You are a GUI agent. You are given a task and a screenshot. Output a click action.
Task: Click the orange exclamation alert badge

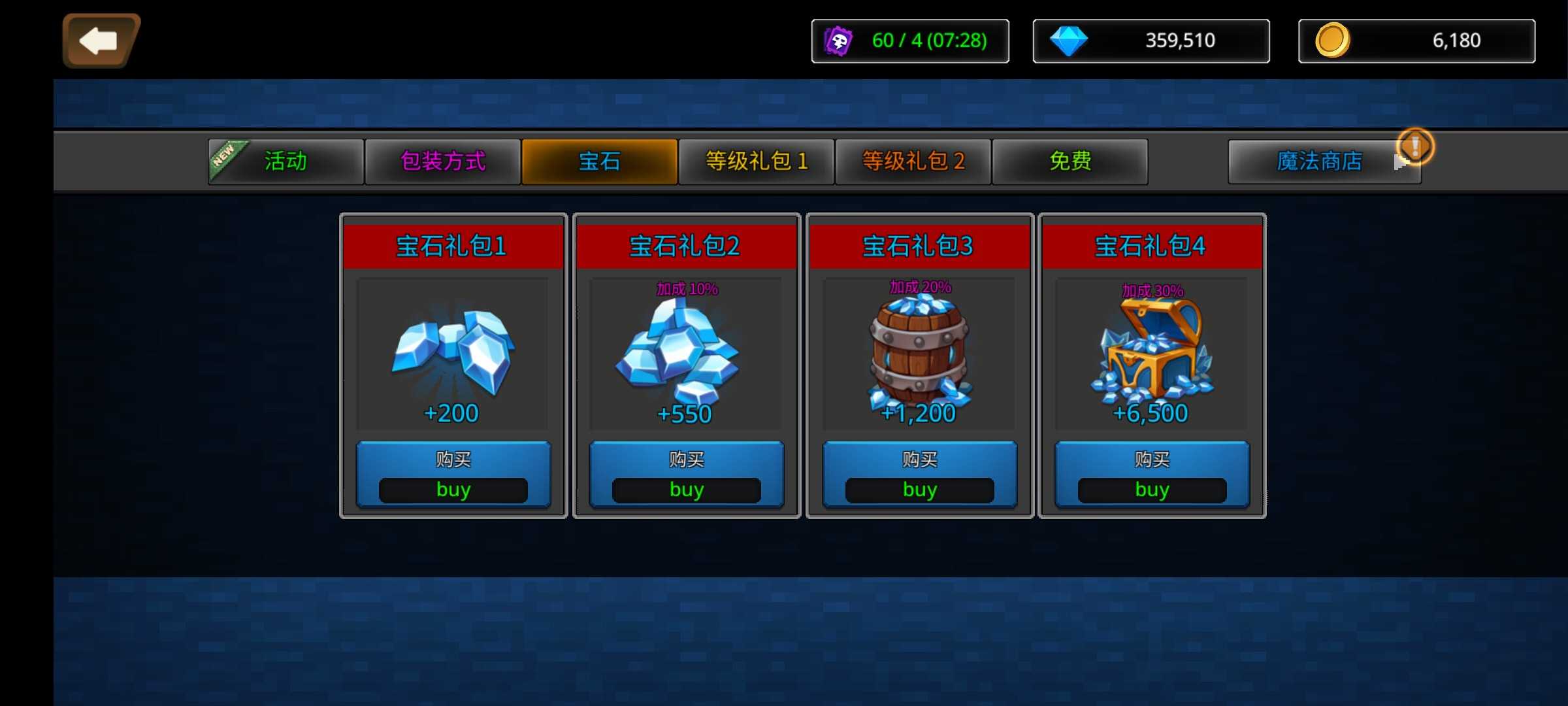click(1415, 145)
